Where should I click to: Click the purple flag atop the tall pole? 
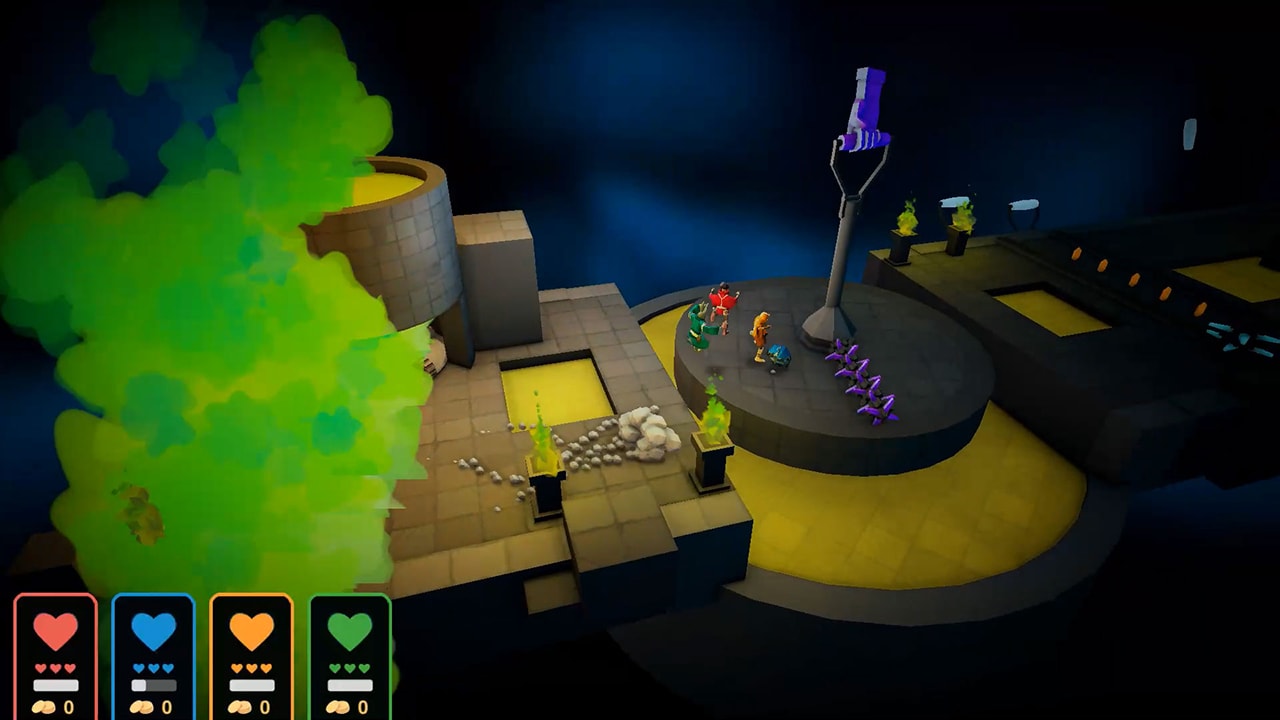(868, 100)
